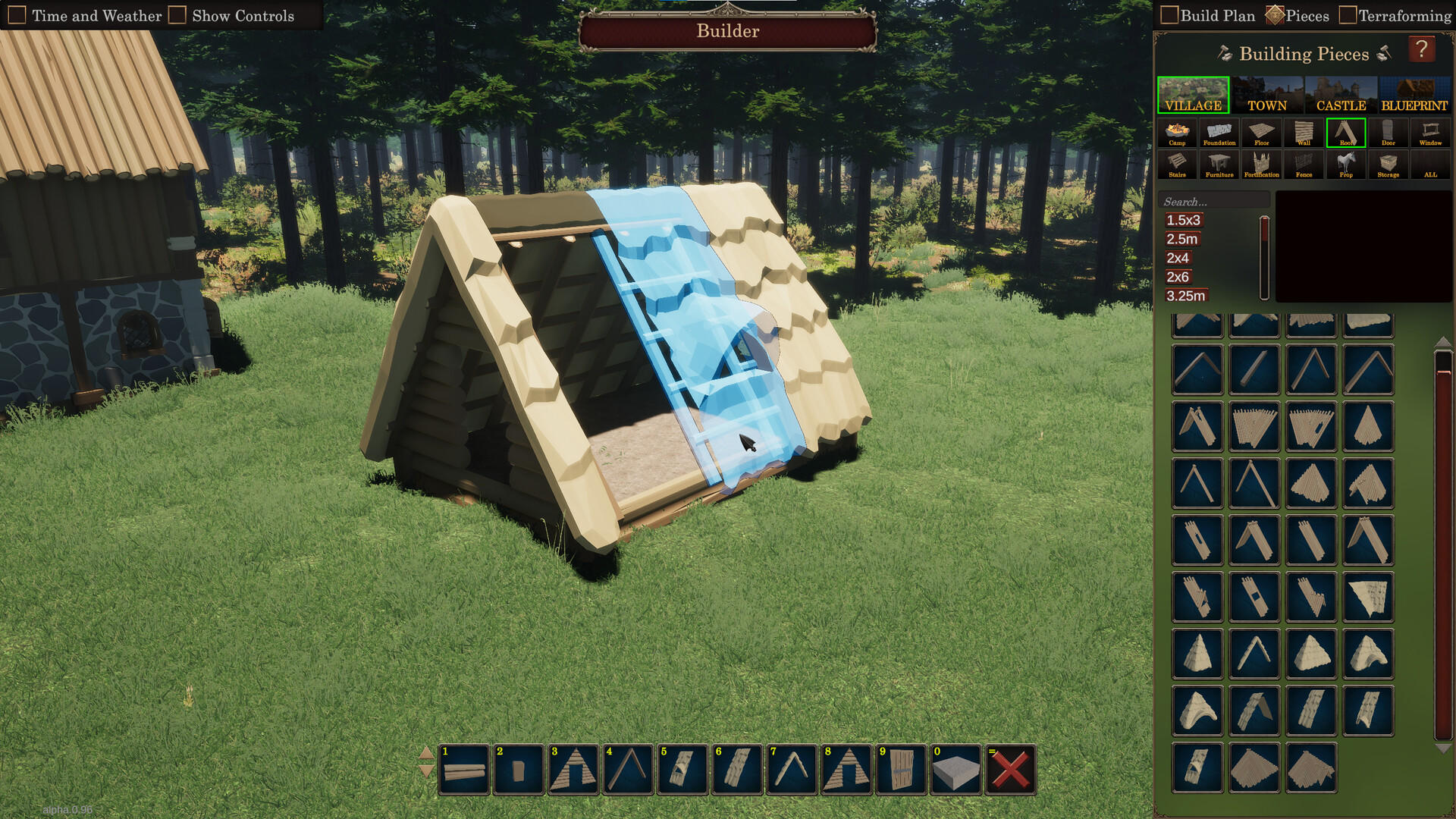The height and width of the screenshot is (819, 1456).
Task: Open the Storage category crate icon
Action: point(1389,165)
